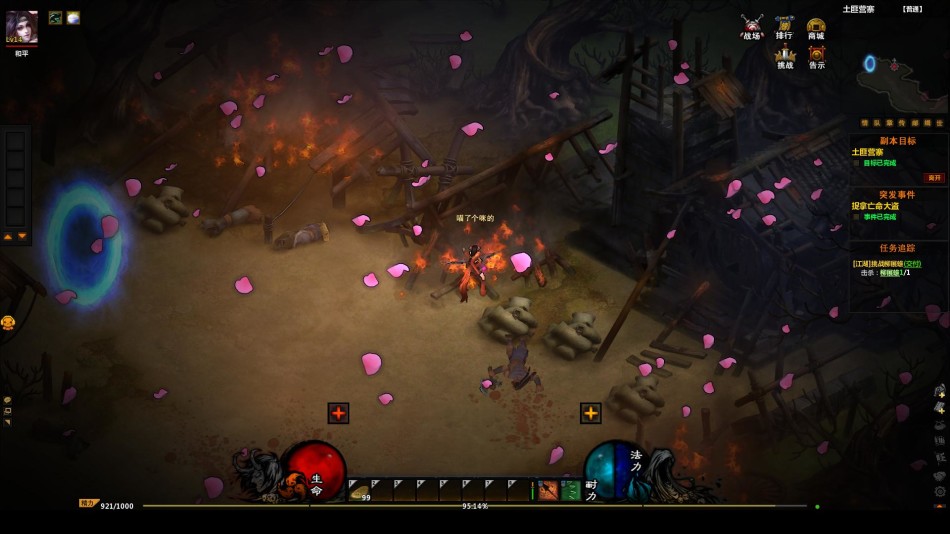Activate the orange skill icon on the hotbar

(x=547, y=490)
